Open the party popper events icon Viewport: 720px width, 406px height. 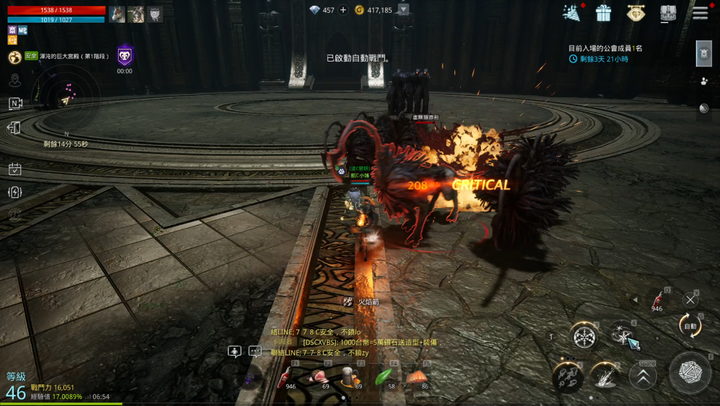[571, 13]
